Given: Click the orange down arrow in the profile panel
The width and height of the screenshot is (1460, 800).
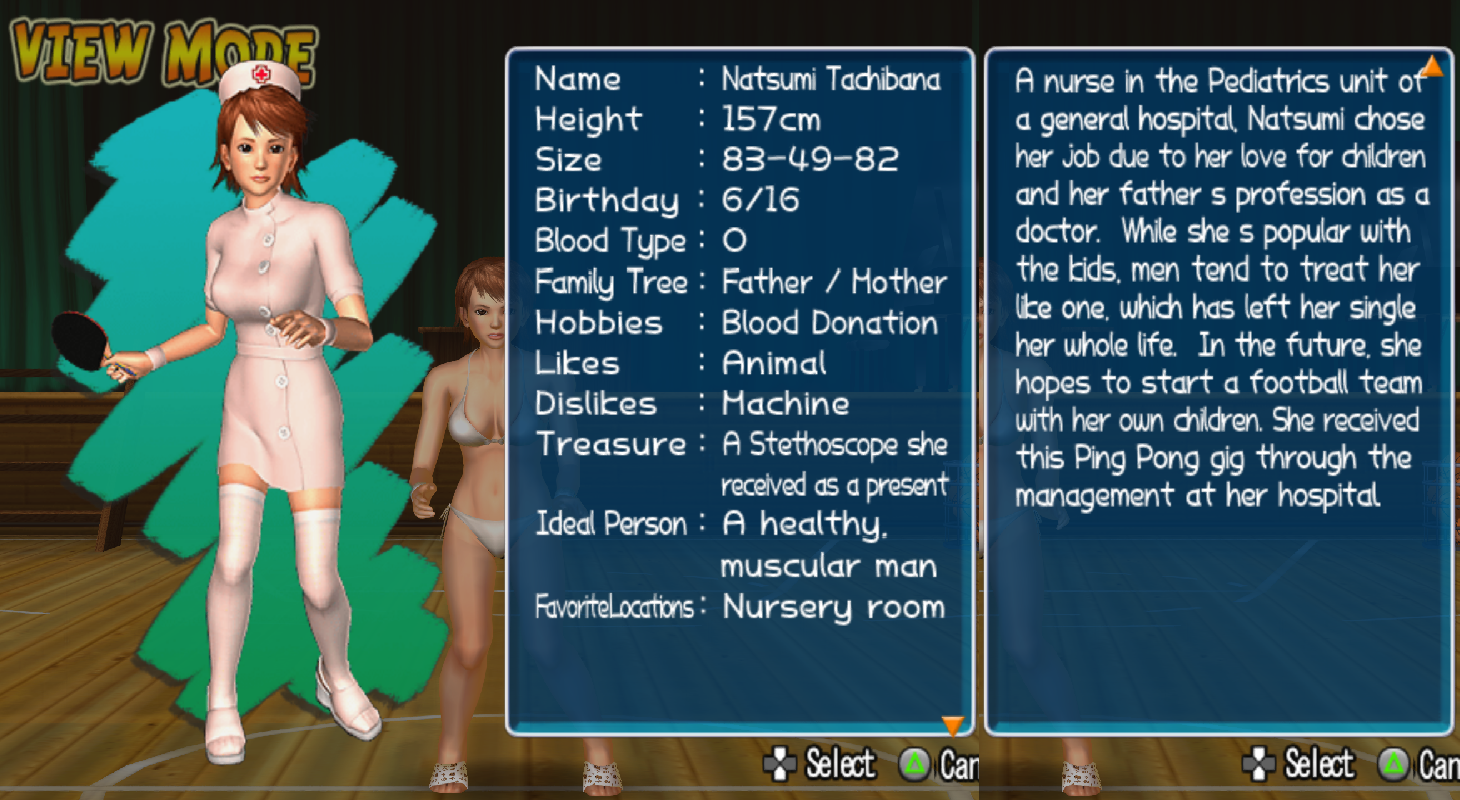Looking at the screenshot, I should point(953,725).
